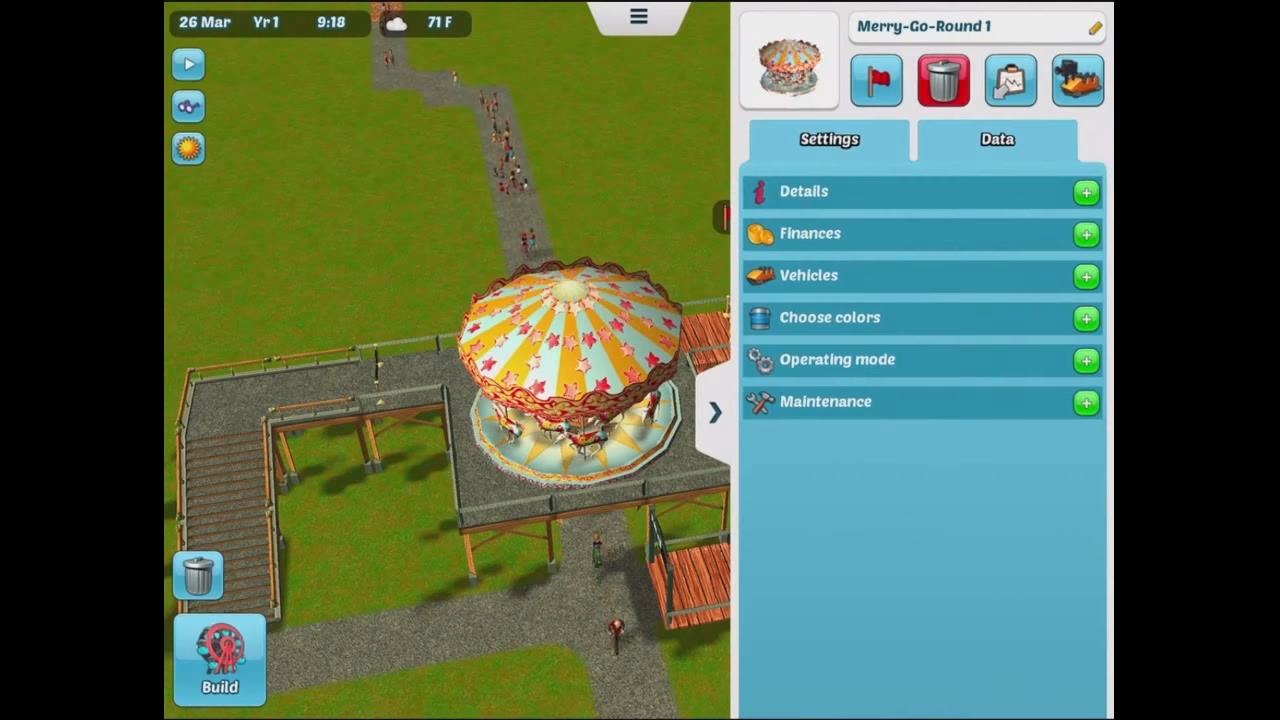Open the park trash can panel
Screen dimensions: 1280x720
tap(197, 574)
